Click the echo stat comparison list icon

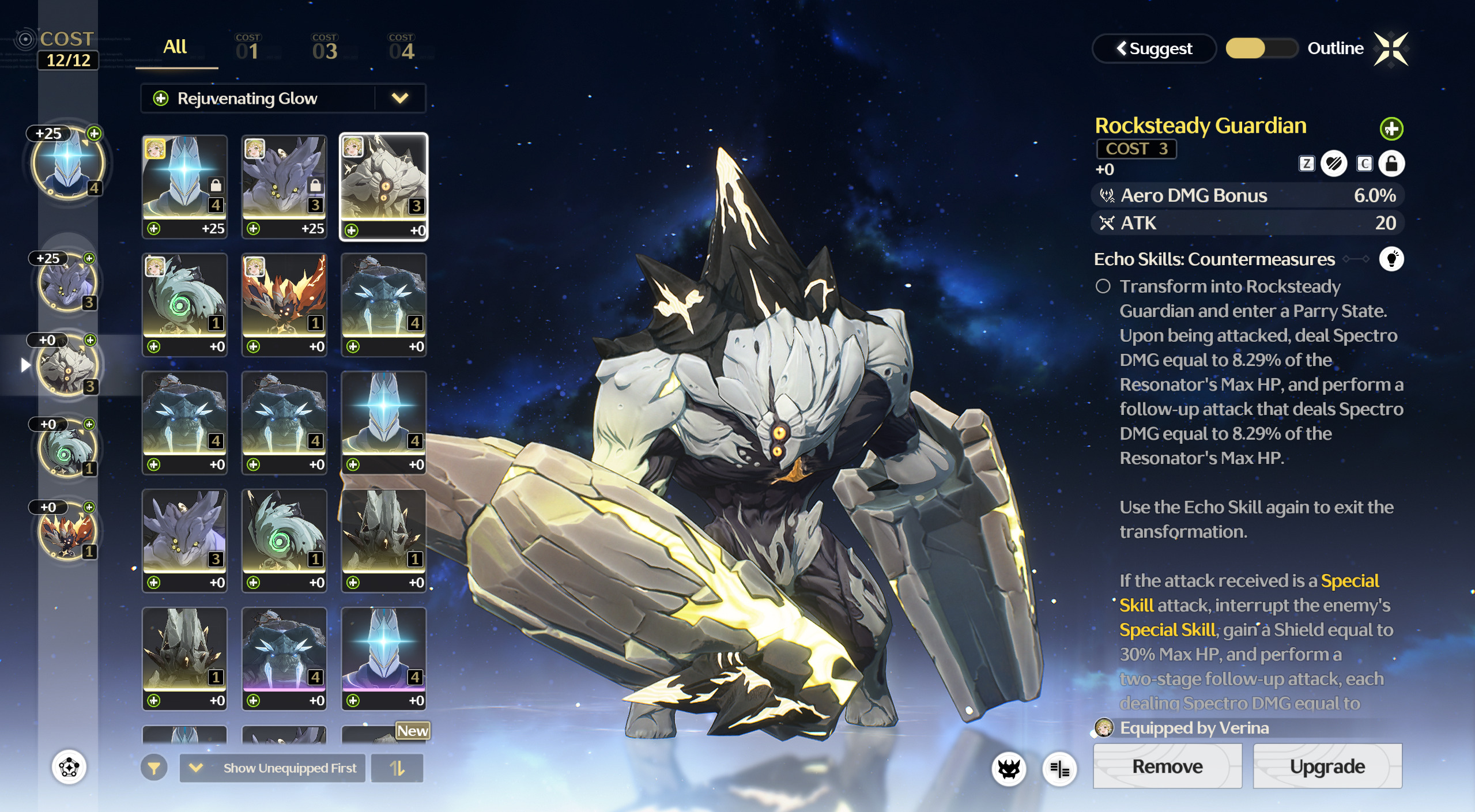click(1059, 769)
